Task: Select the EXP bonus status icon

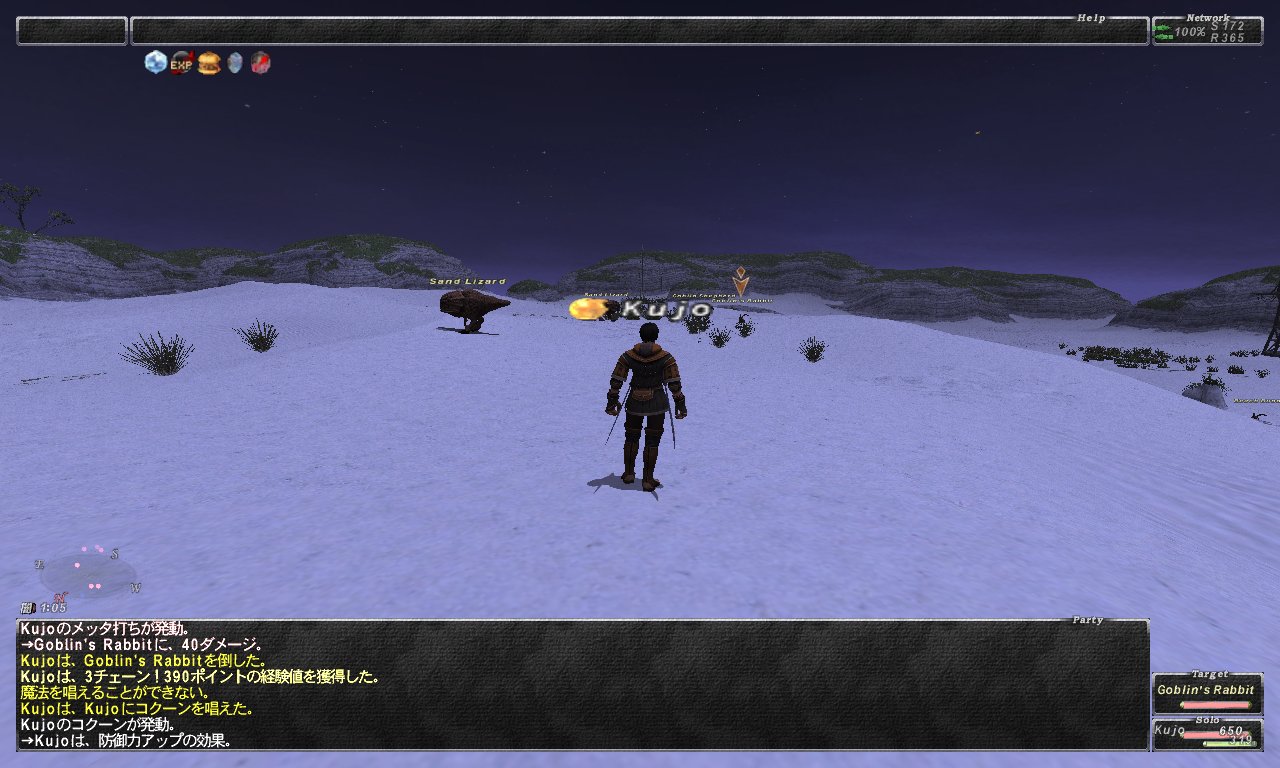Action: (181, 64)
